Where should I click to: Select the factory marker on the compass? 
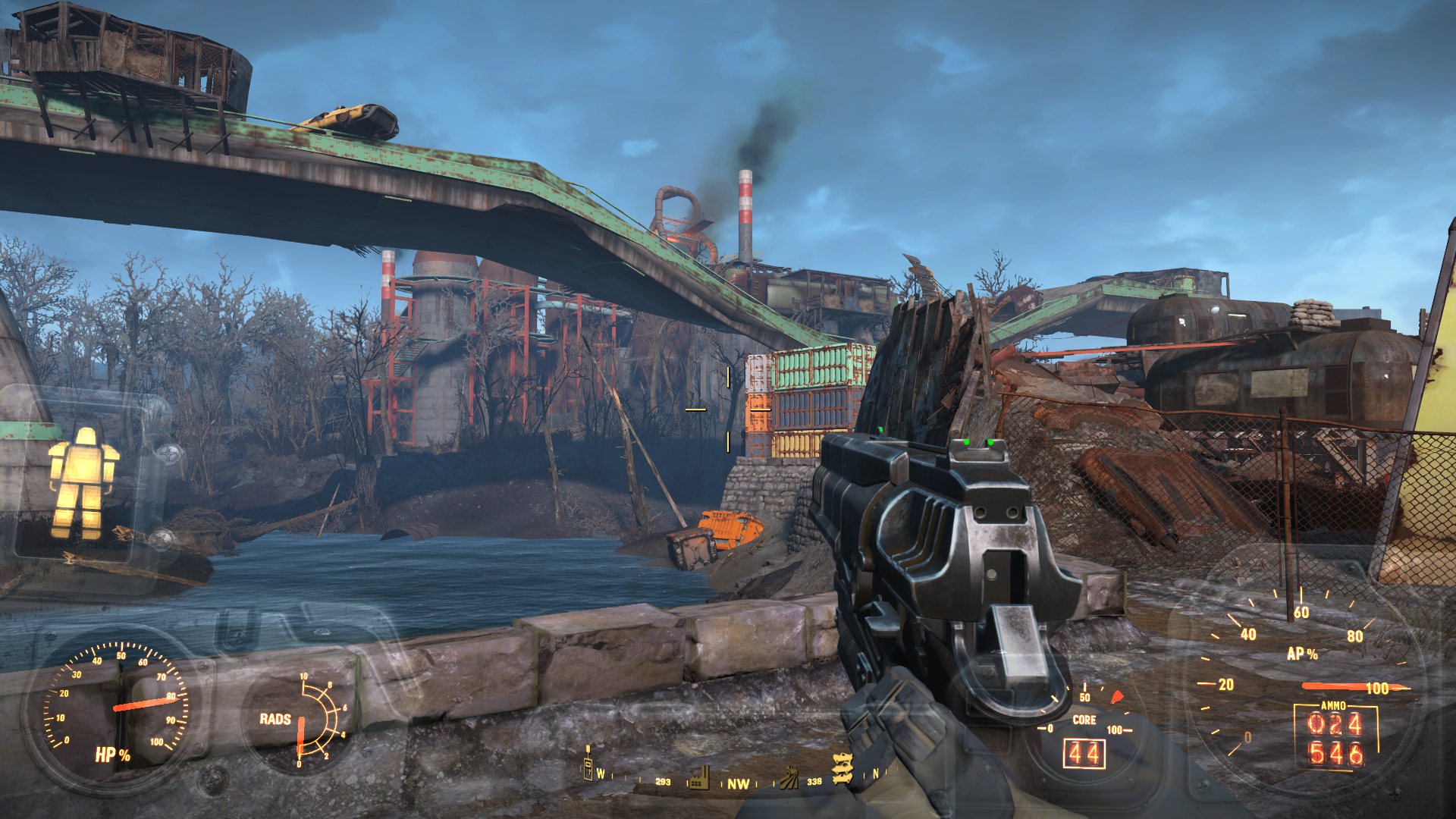point(698,777)
